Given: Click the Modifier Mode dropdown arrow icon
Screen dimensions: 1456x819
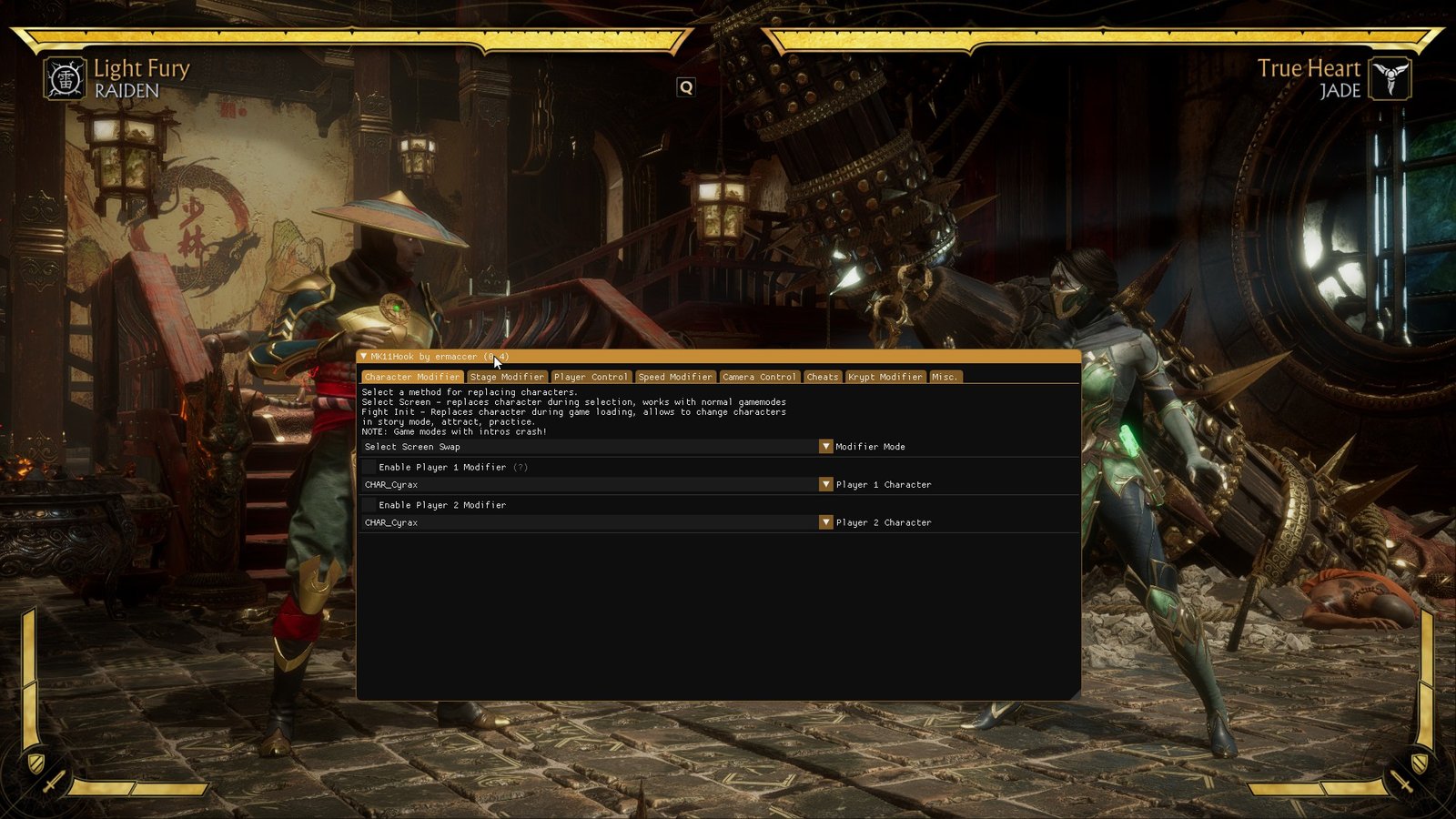Looking at the screenshot, I should [826, 447].
